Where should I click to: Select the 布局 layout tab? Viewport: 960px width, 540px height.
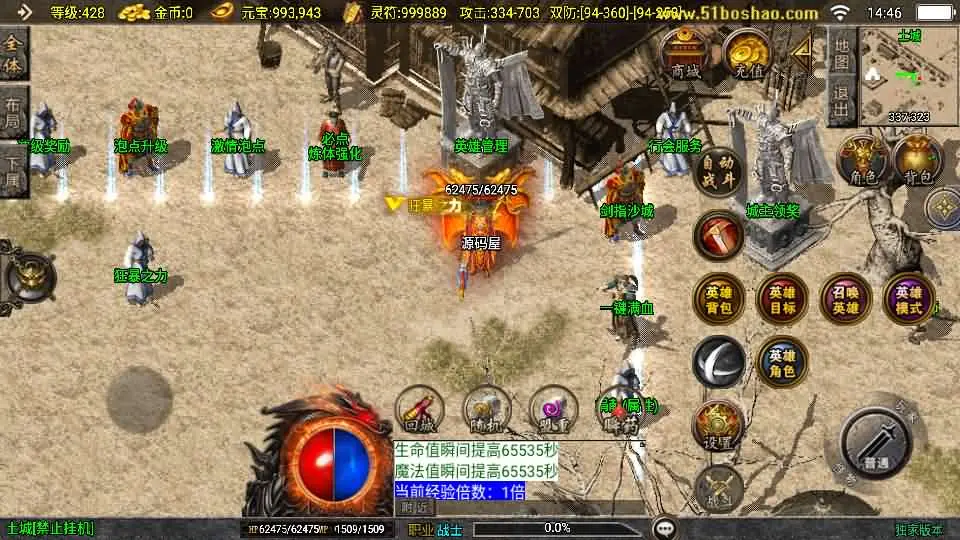pos(13,112)
